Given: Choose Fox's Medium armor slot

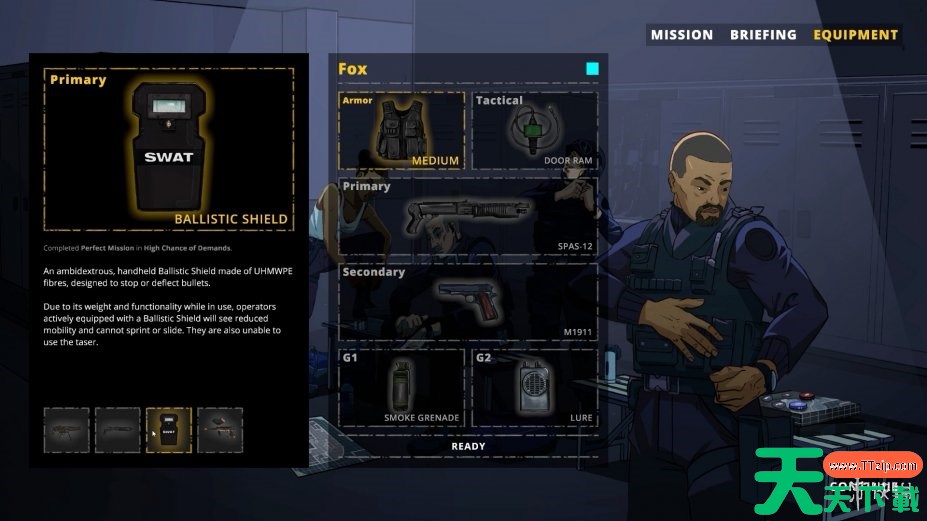Looking at the screenshot, I should [402, 130].
